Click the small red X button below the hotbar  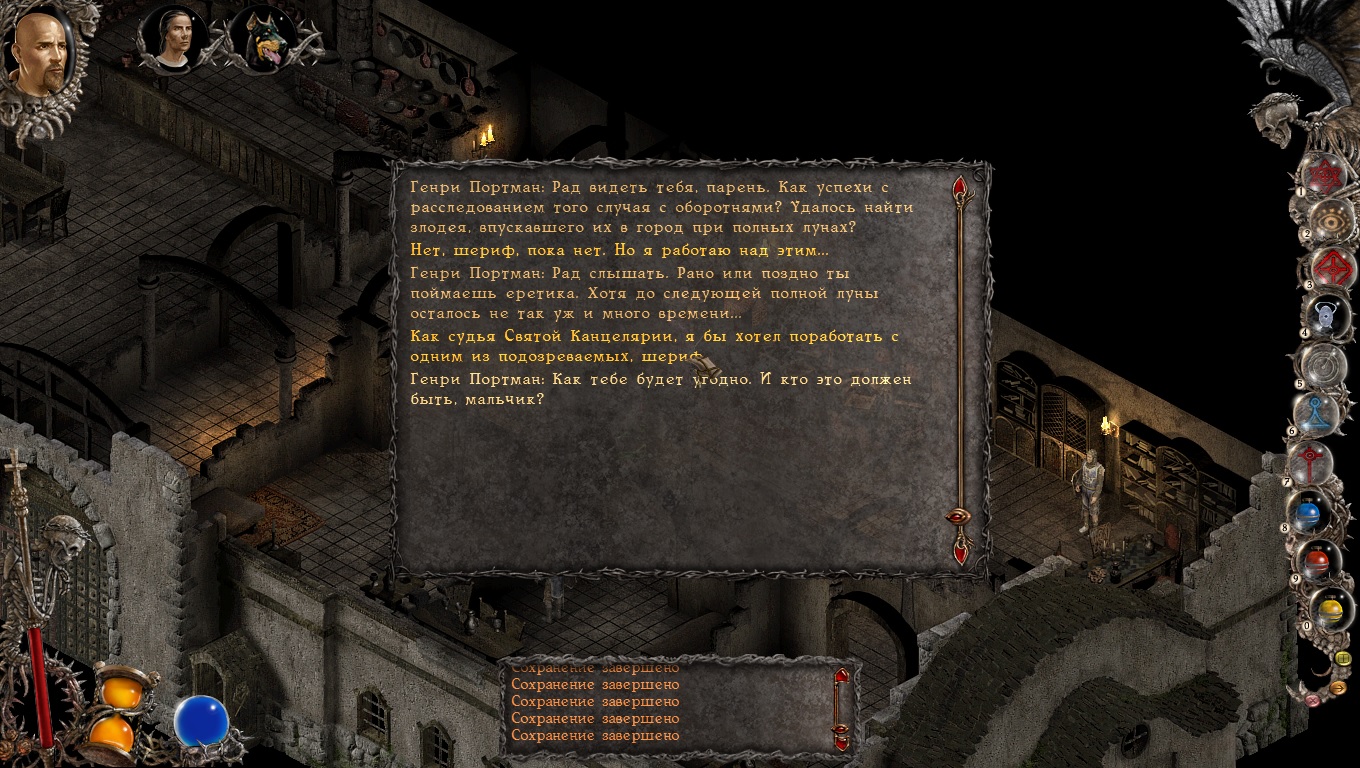coord(1313,700)
